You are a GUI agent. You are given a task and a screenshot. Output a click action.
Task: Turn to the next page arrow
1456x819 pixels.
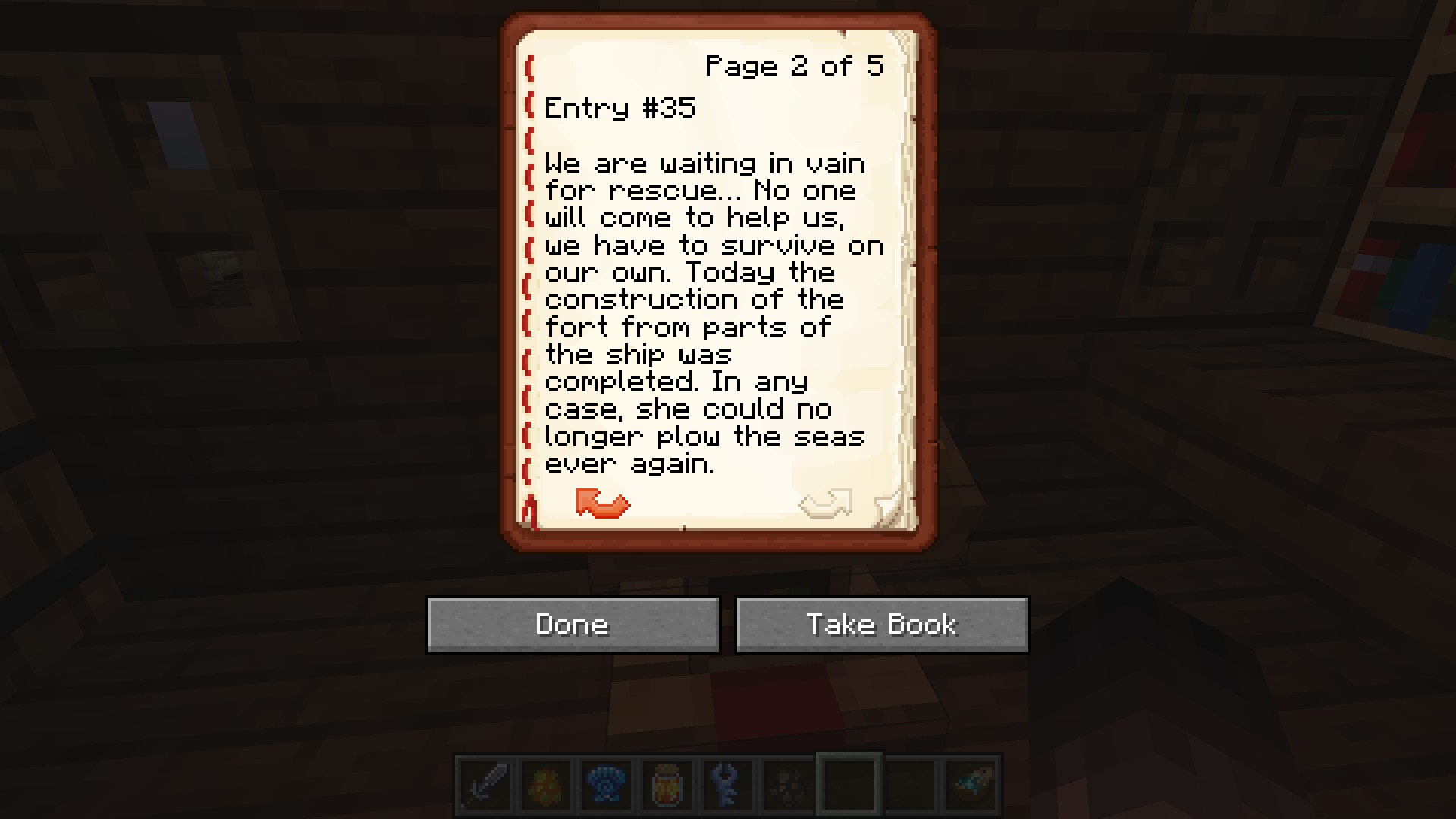point(826,504)
